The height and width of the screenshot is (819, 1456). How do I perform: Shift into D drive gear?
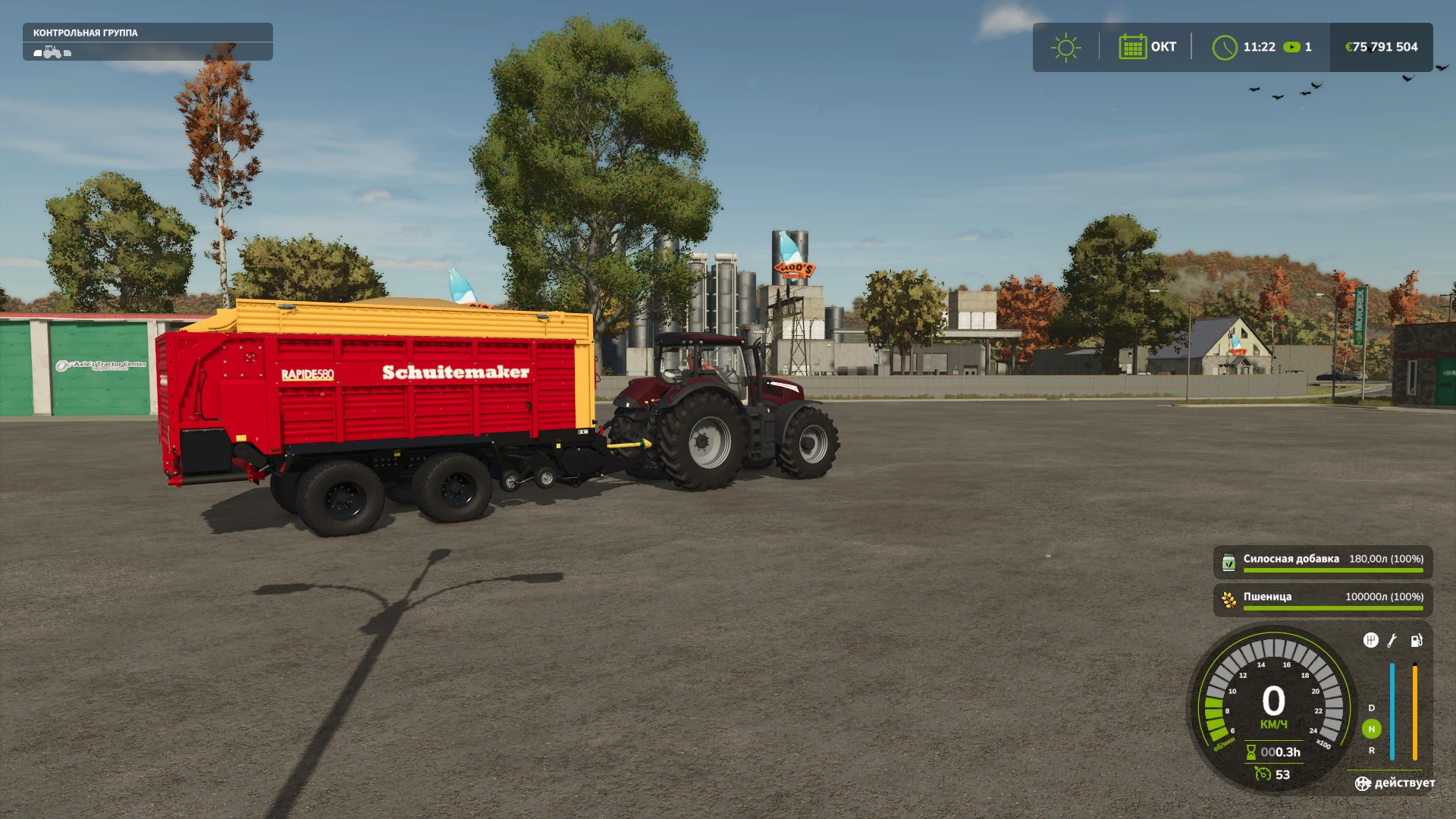[x=1371, y=708]
